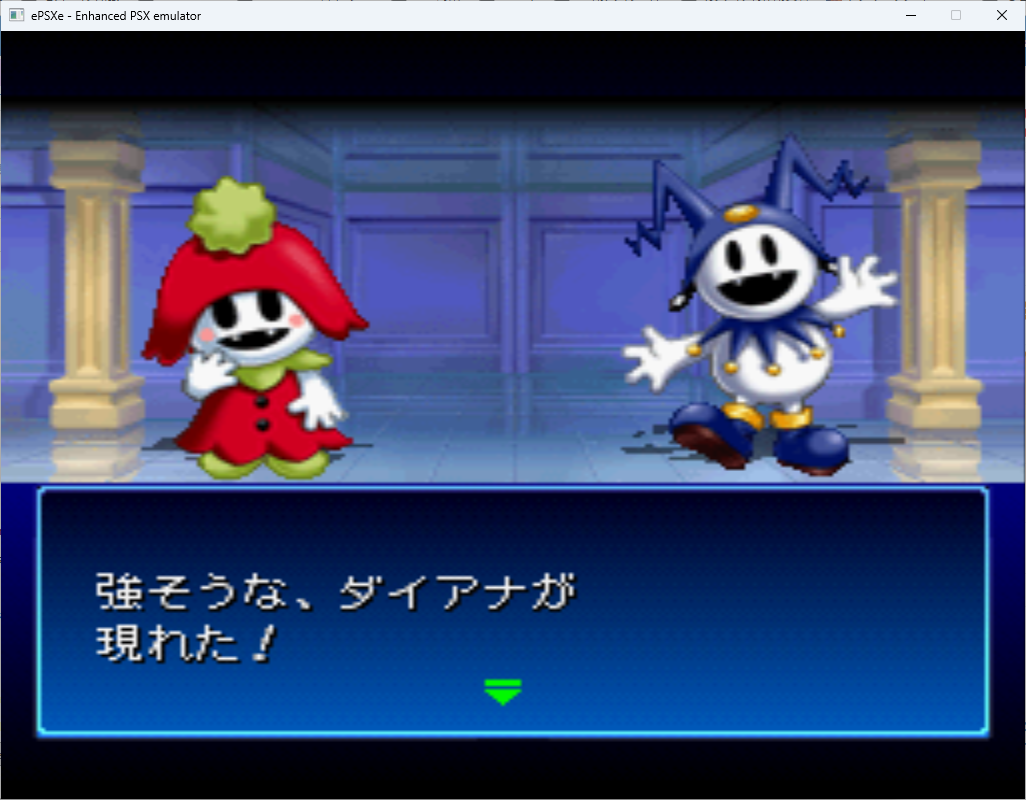Advance dialogue with the green arrow indicator
This screenshot has height=800, width=1026.
click(x=502, y=690)
